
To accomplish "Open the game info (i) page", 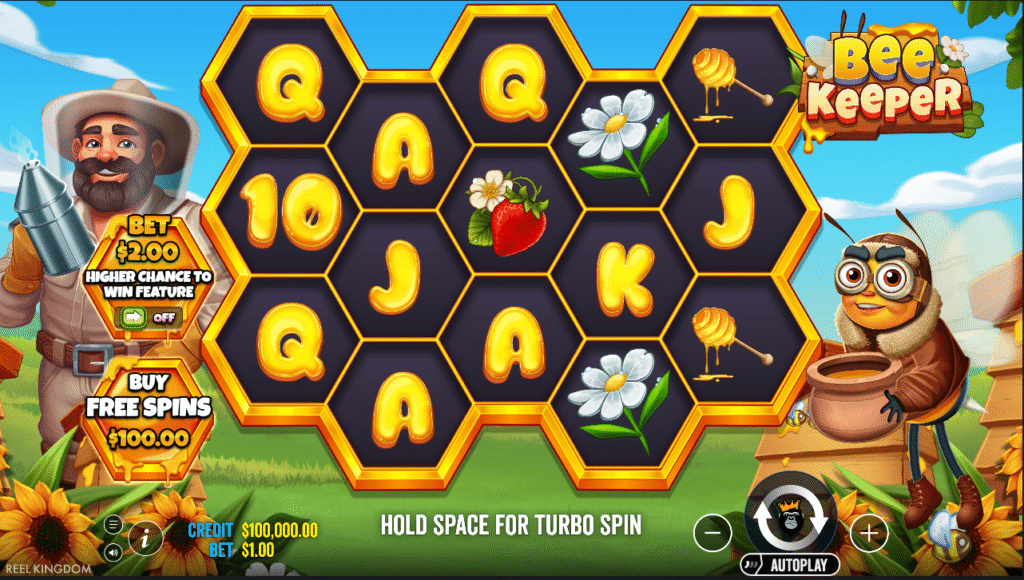I will click(146, 538).
